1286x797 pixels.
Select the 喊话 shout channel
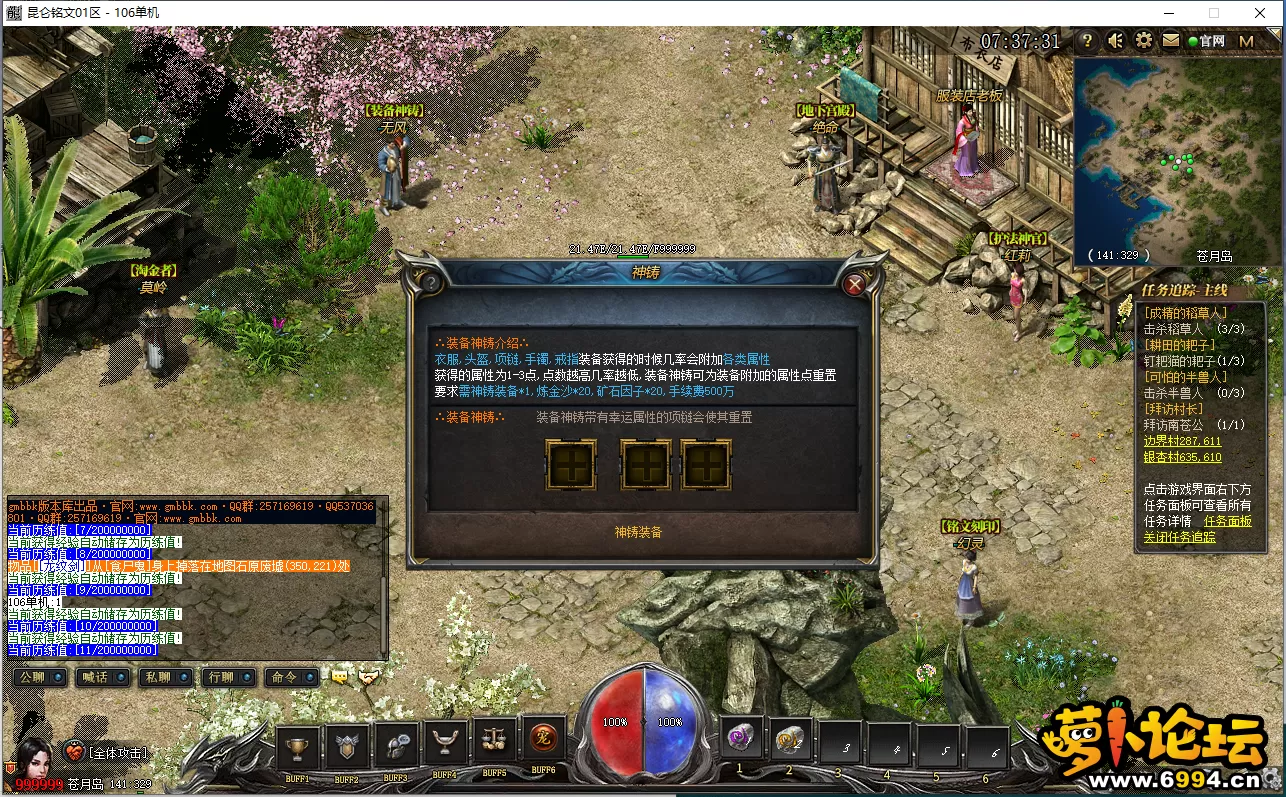coord(105,677)
